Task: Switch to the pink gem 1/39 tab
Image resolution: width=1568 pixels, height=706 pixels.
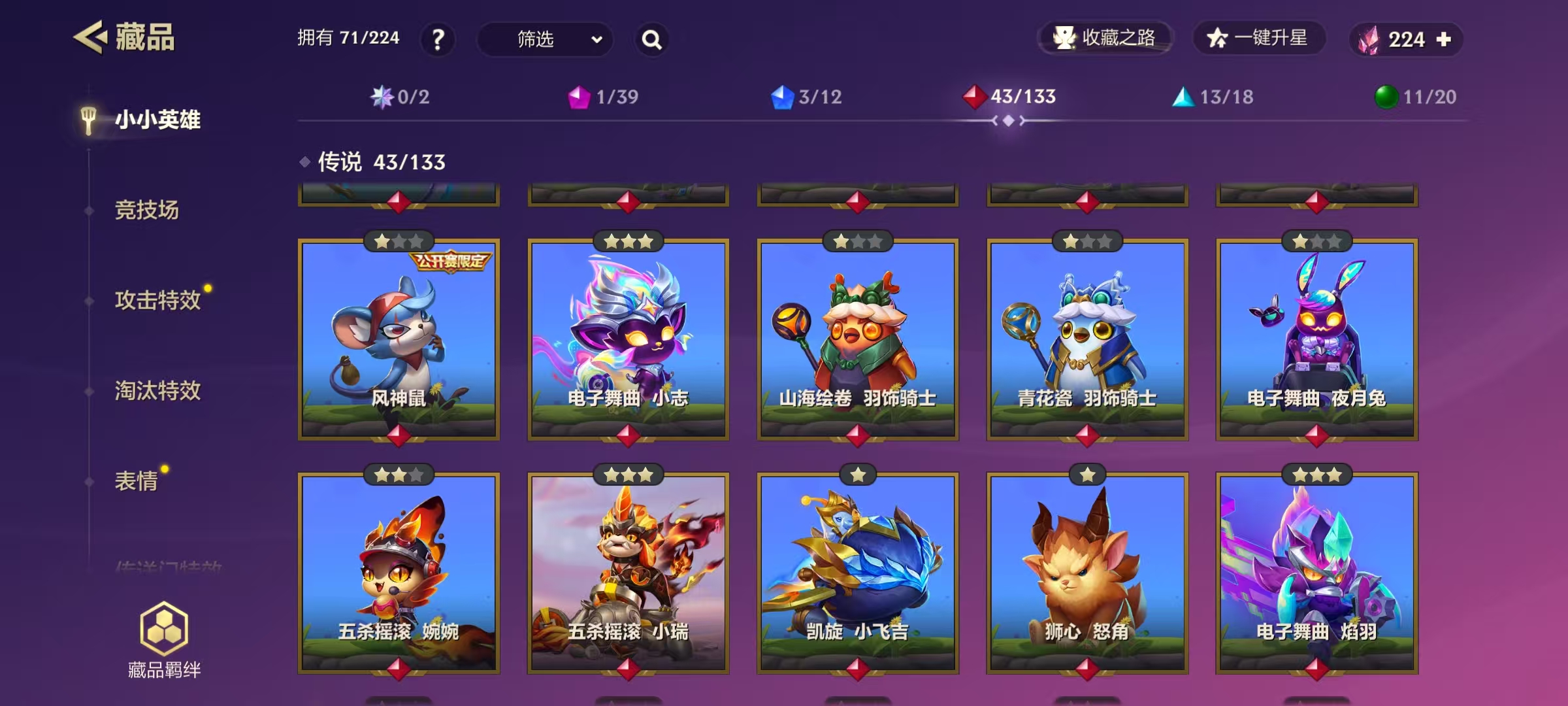Action: point(603,97)
